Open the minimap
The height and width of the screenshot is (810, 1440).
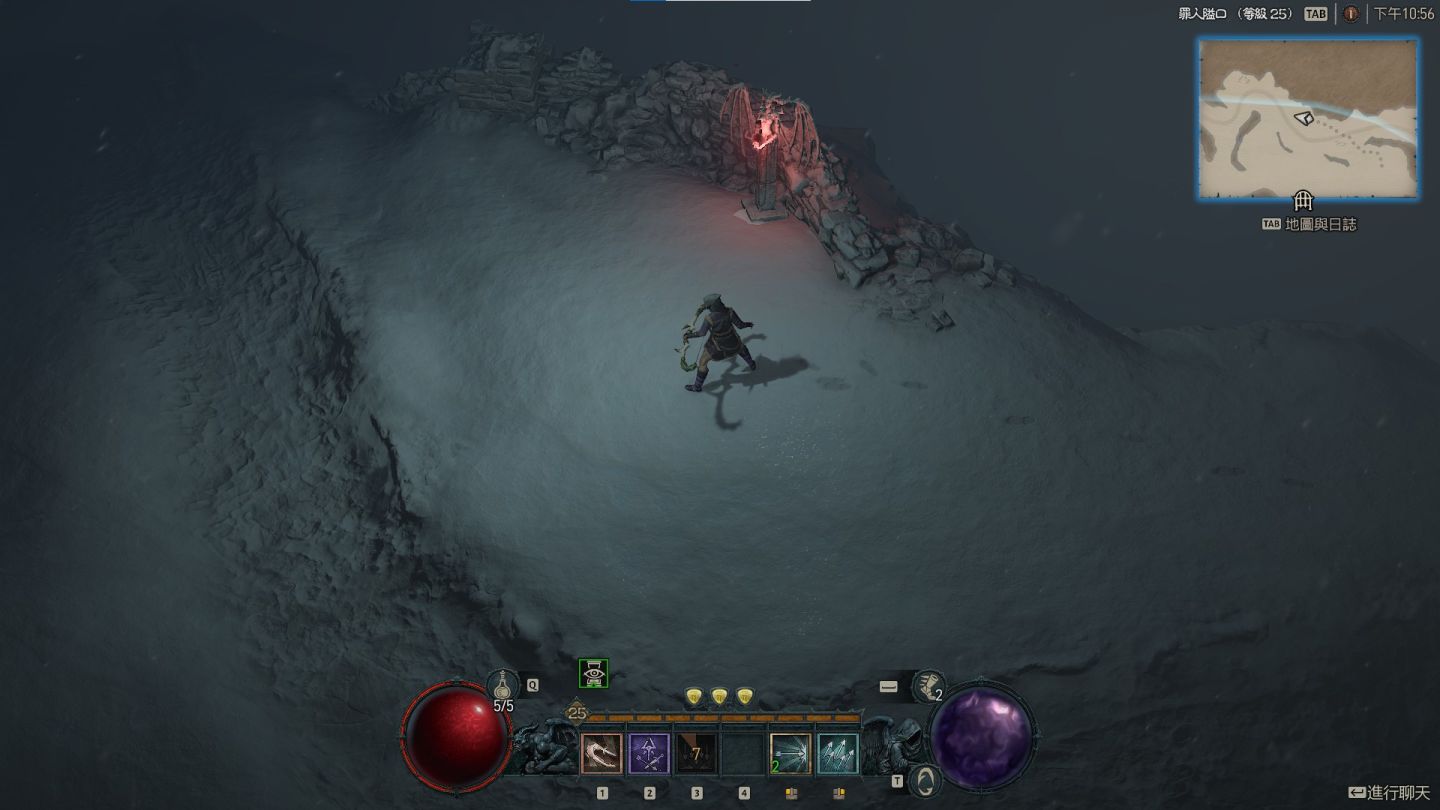coord(1307,119)
